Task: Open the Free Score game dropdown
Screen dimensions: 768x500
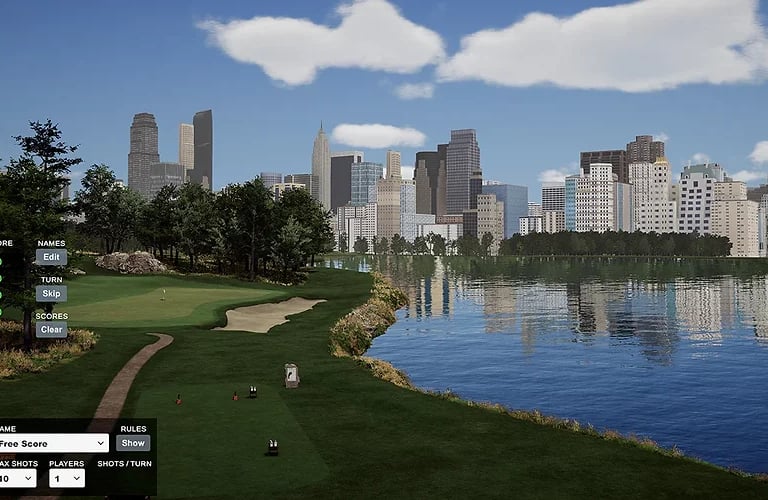Action: coord(53,443)
